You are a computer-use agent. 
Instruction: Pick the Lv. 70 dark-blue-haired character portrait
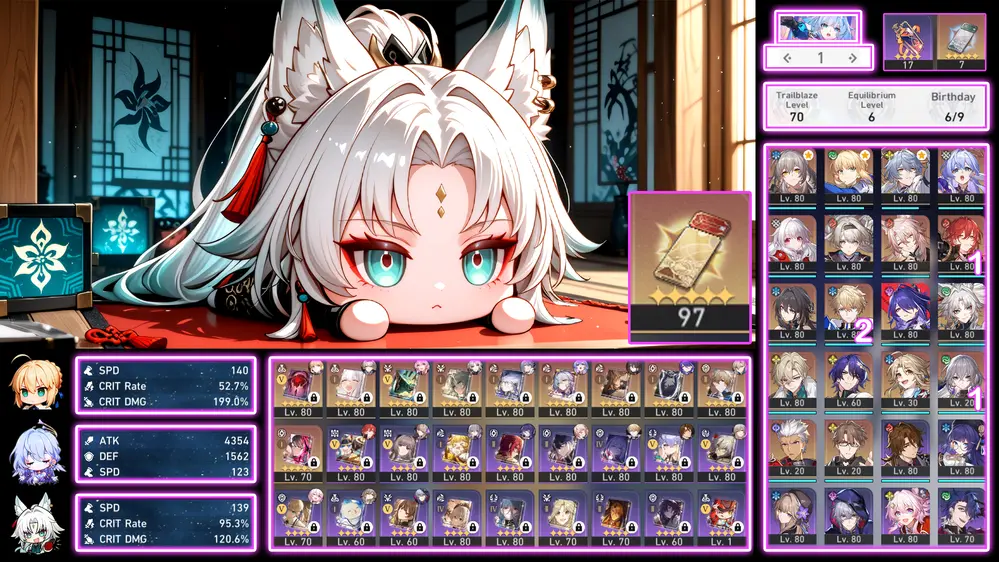(961, 517)
